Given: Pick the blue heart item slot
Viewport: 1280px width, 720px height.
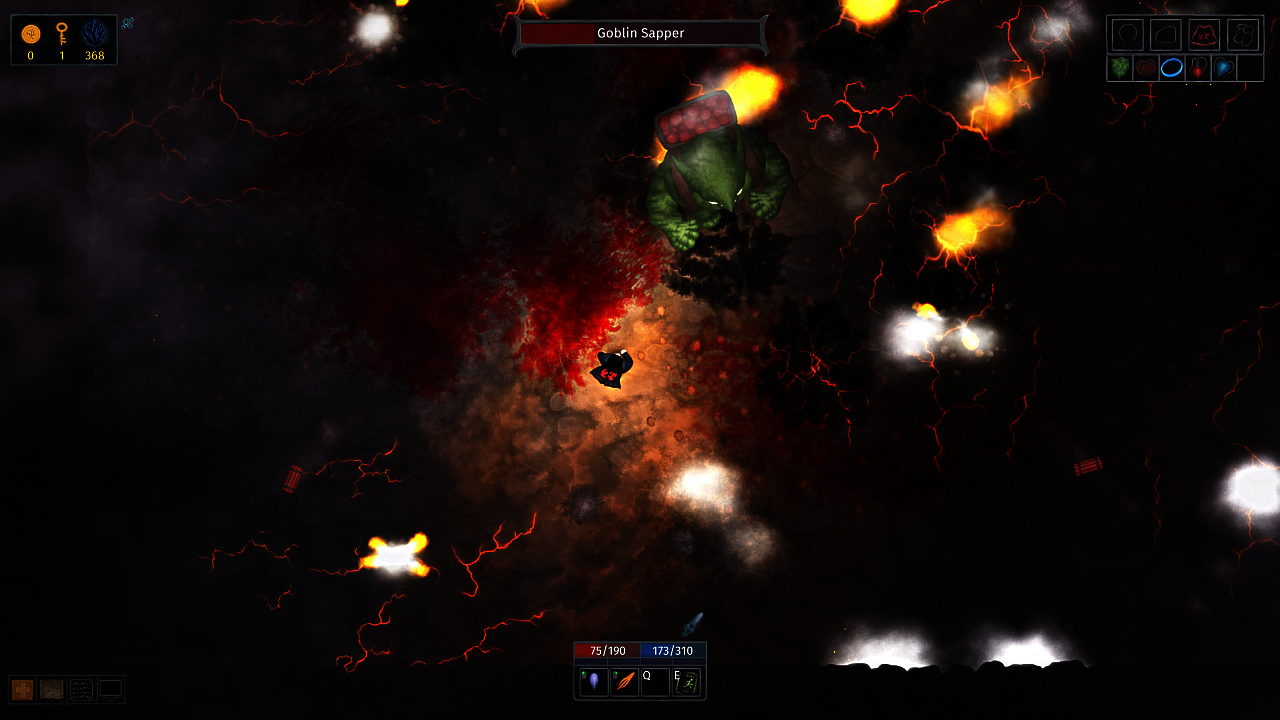Looking at the screenshot, I should pos(1224,68).
